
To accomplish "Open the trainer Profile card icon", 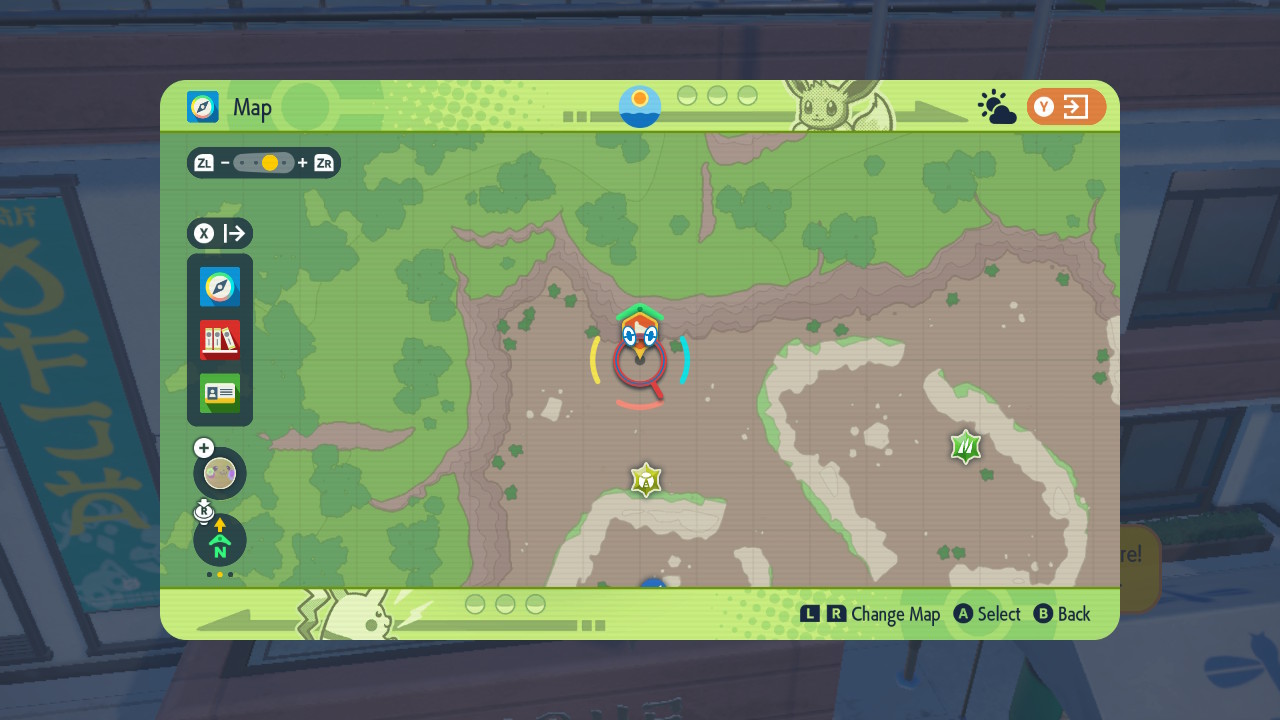I will pyautogui.click(x=219, y=393).
